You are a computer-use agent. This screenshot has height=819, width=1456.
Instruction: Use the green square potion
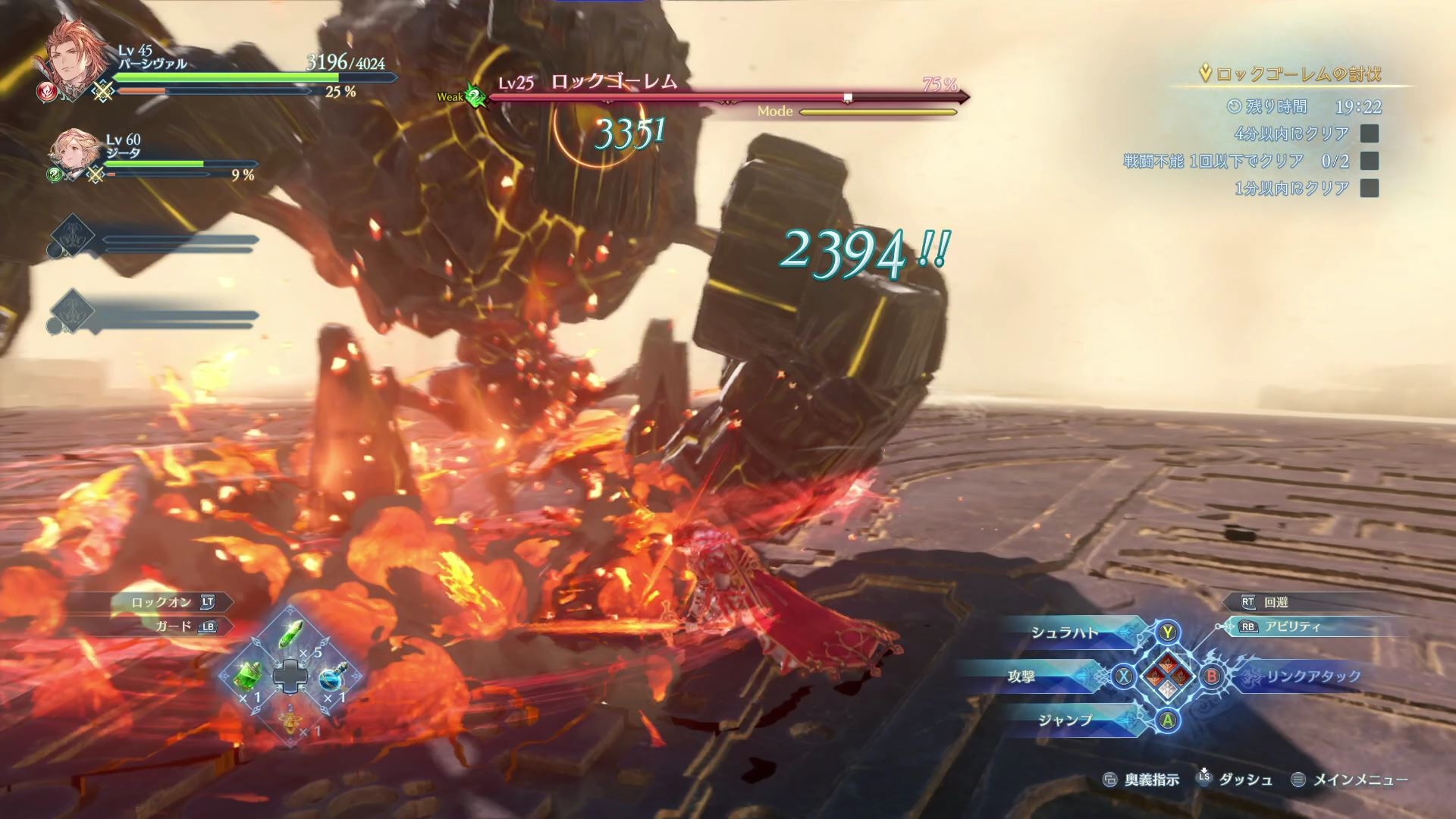[248, 675]
